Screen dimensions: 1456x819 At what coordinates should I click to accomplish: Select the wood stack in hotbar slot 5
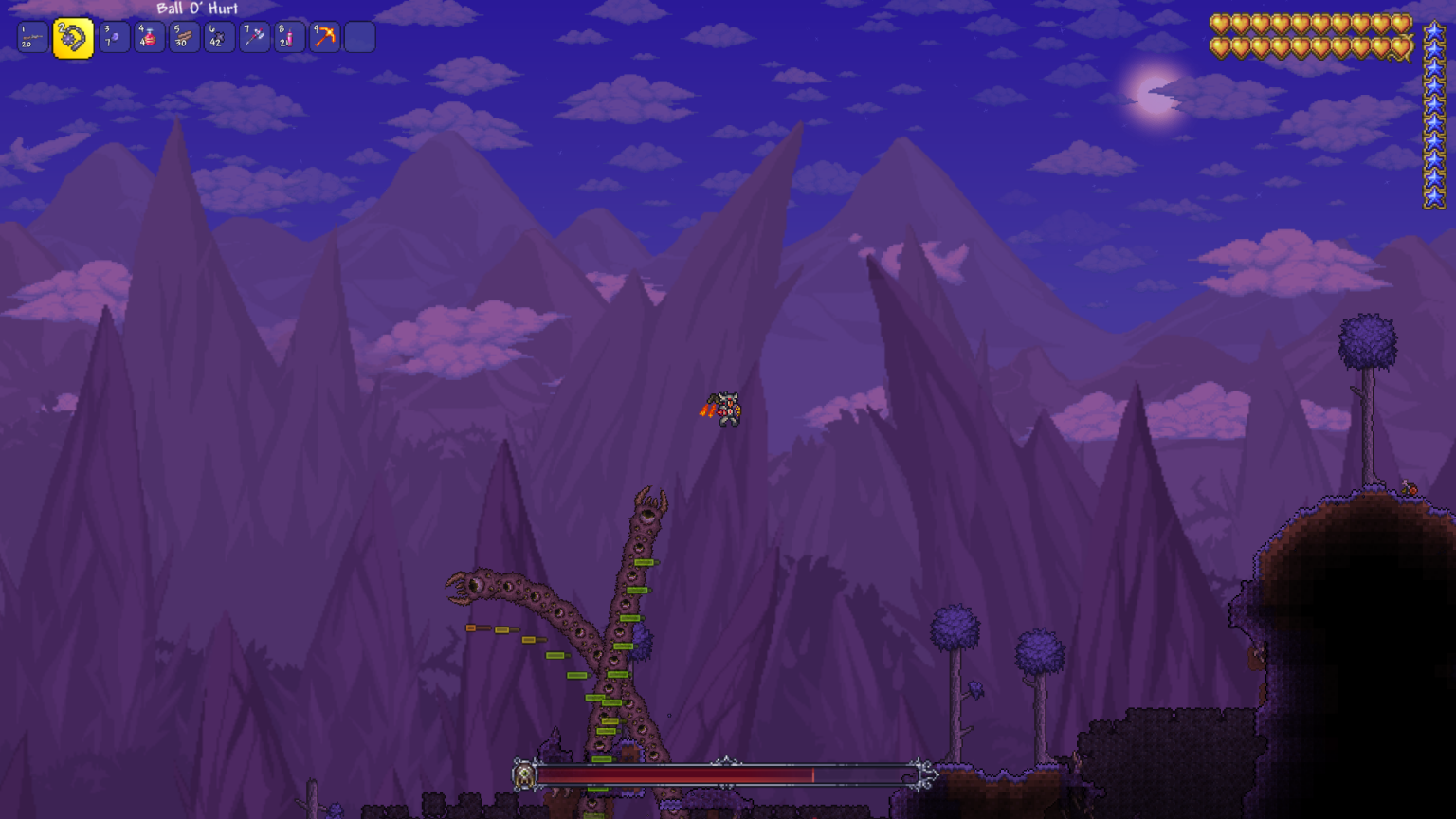[x=183, y=36]
